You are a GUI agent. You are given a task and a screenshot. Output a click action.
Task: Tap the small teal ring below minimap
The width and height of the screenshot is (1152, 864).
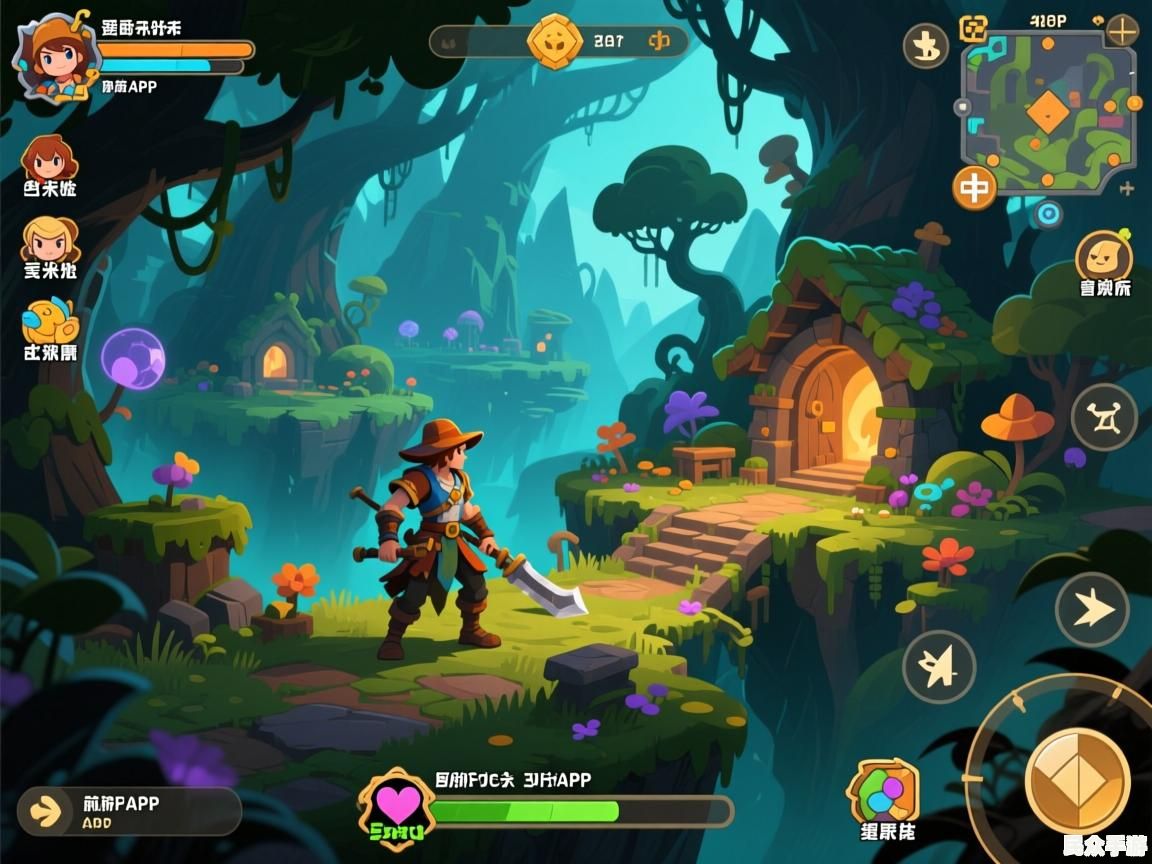pos(1048,213)
